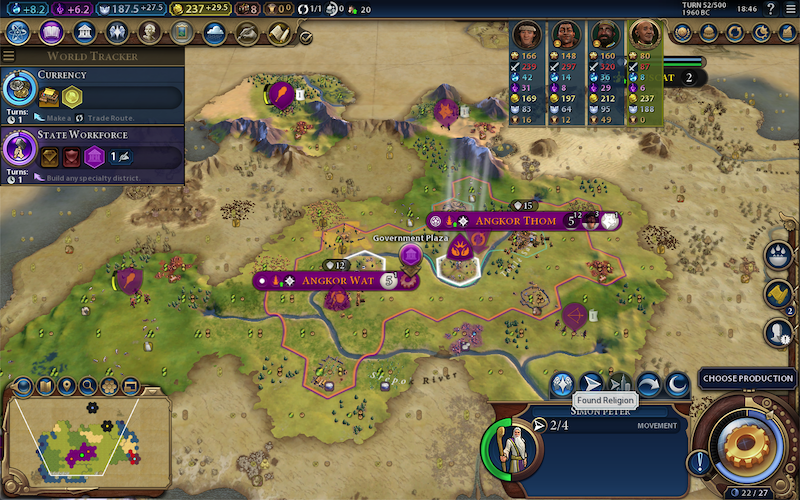Select the State Workforce civic in tracker
The height and width of the screenshot is (500, 800).
tap(90, 149)
